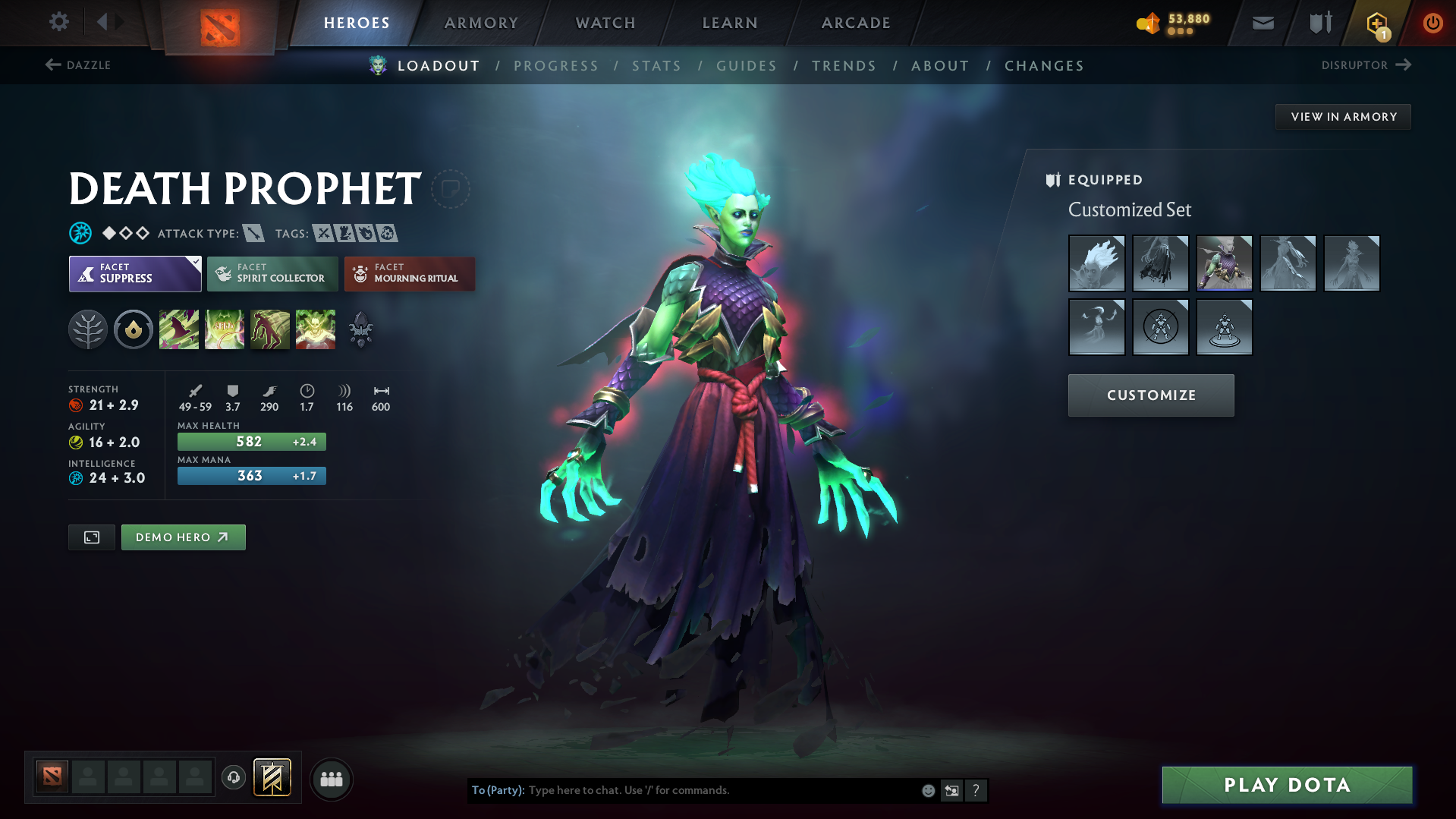Open the Exorcism ultimate ability icon

(316, 329)
